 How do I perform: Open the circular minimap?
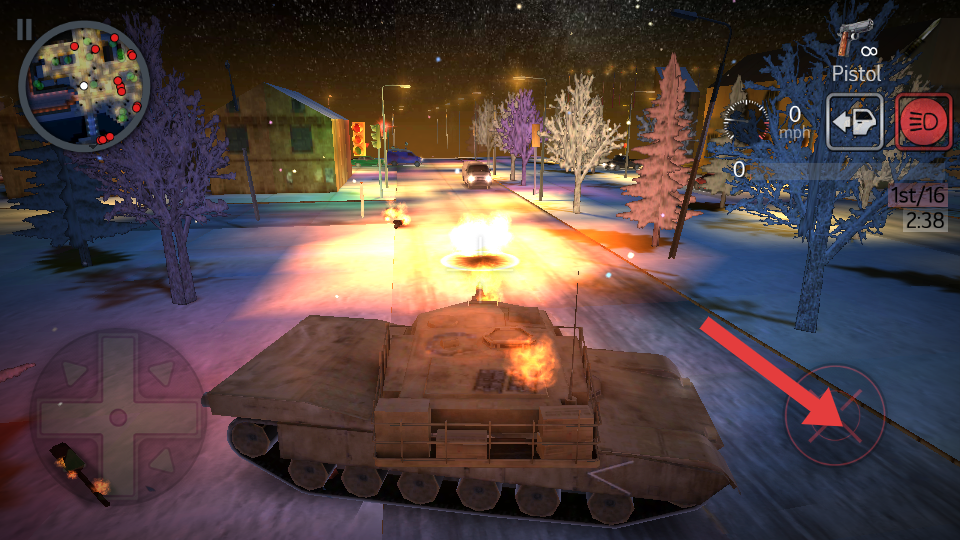coord(84,85)
